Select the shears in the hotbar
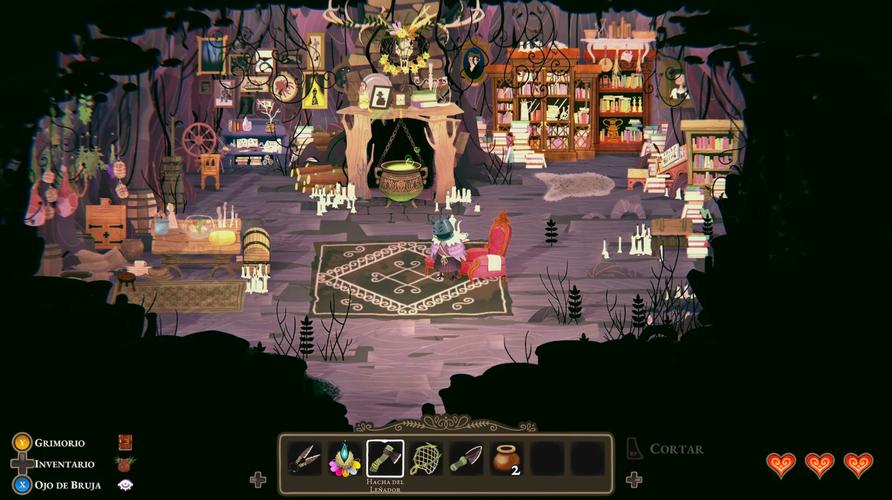The image size is (892, 500). coord(304,459)
